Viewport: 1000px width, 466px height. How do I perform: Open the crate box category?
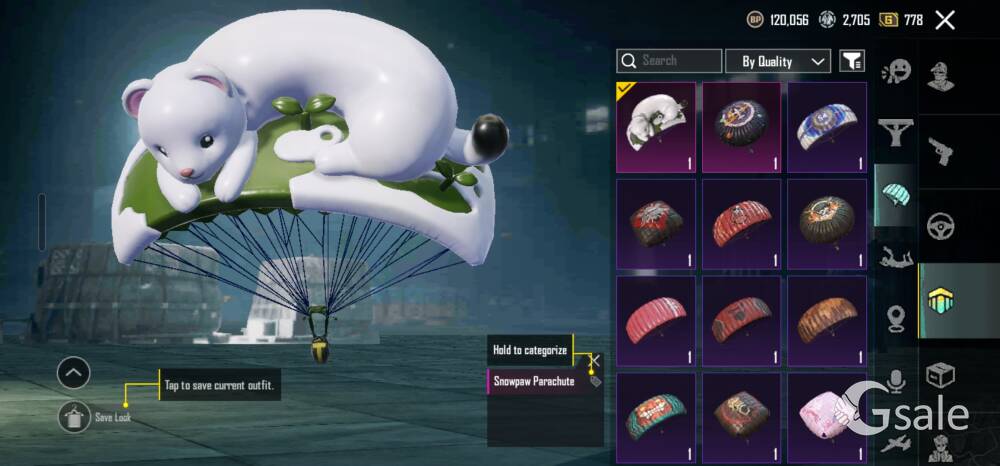pyautogui.click(x=940, y=376)
